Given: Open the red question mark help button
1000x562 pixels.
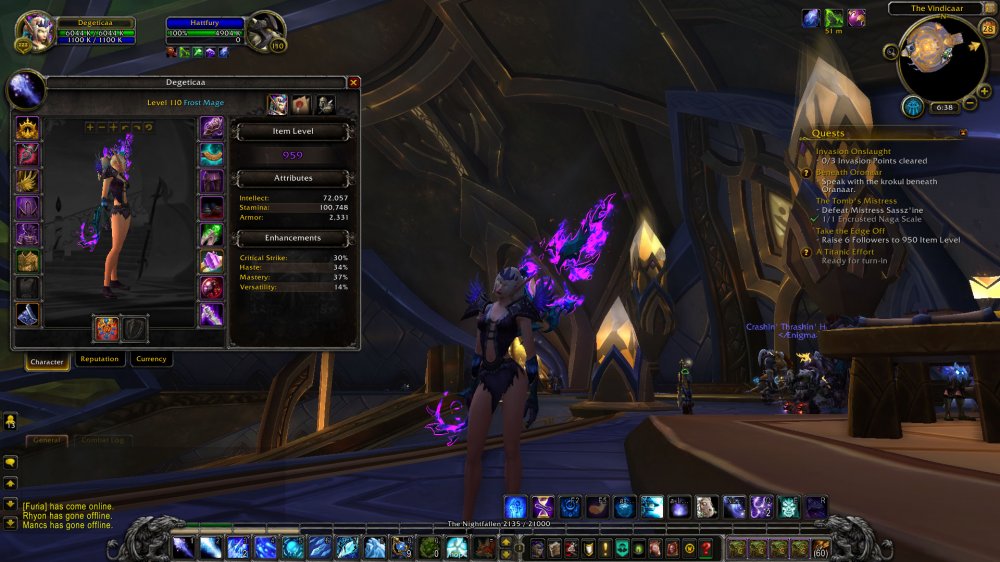Looking at the screenshot, I should click(x=705, y=548).
